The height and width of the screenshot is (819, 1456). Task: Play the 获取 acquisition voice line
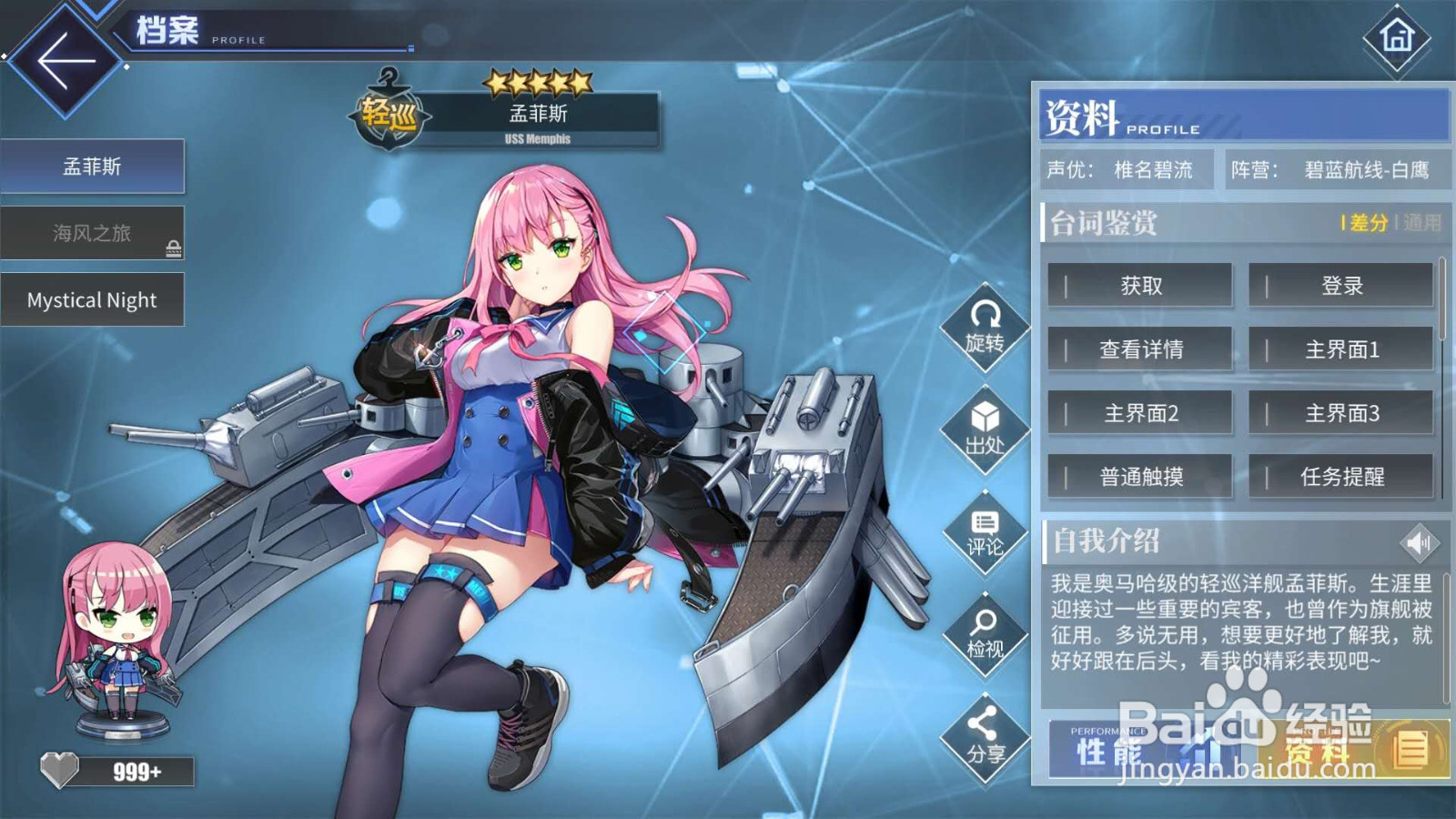coord(1140,286)
